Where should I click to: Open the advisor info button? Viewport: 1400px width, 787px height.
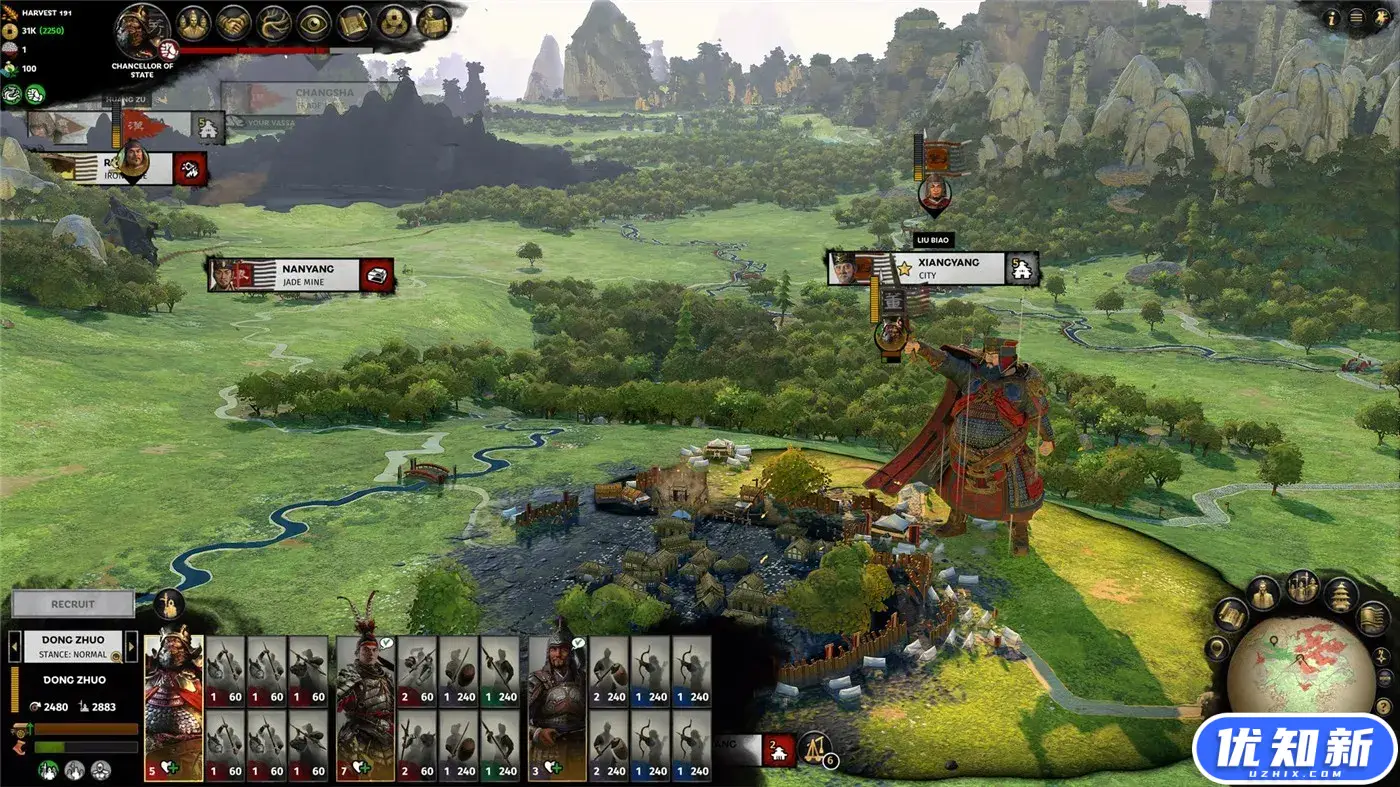pos(1332,17)
